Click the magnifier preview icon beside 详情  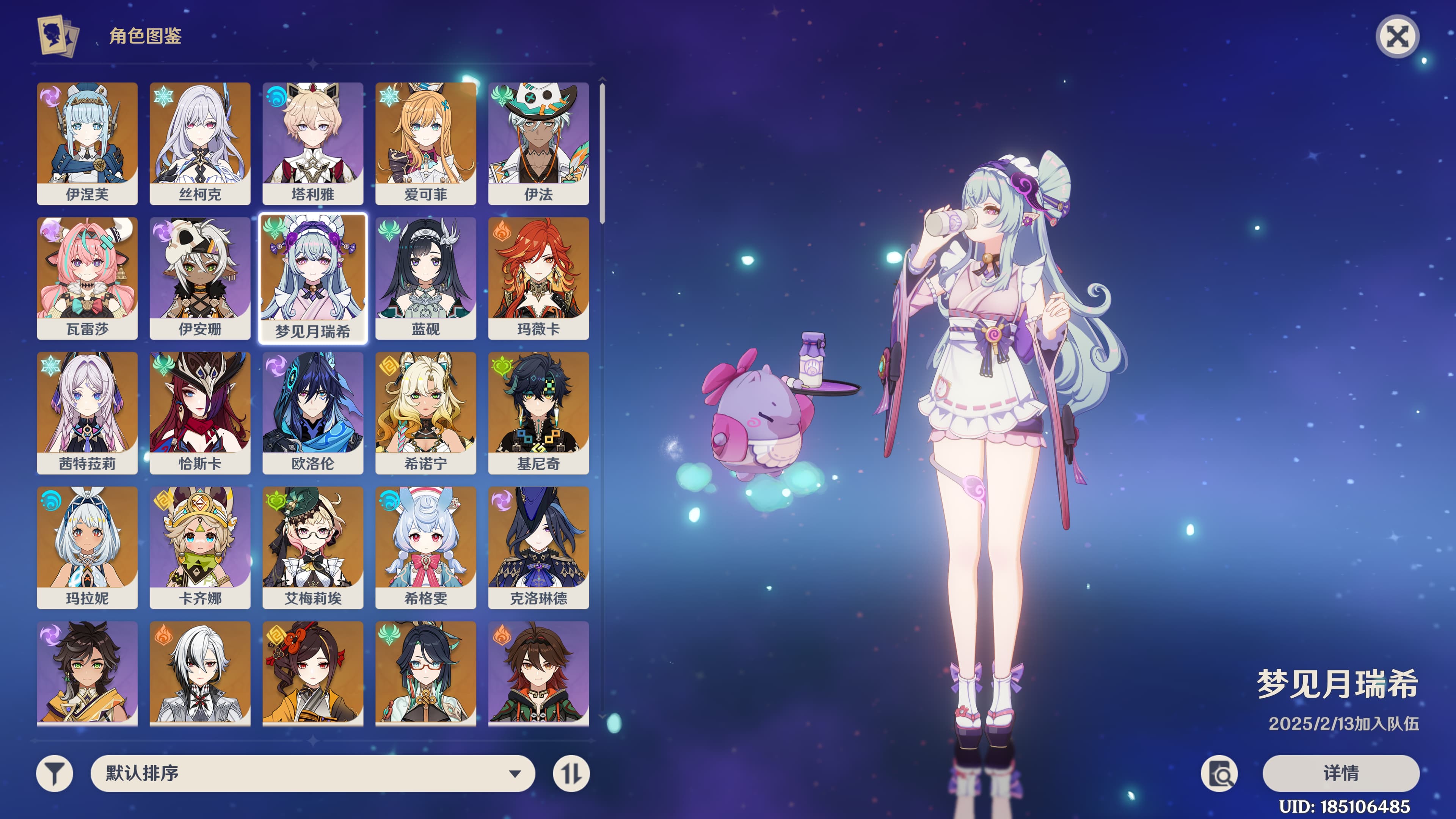pyautogui.click(x=1219, y=773)
